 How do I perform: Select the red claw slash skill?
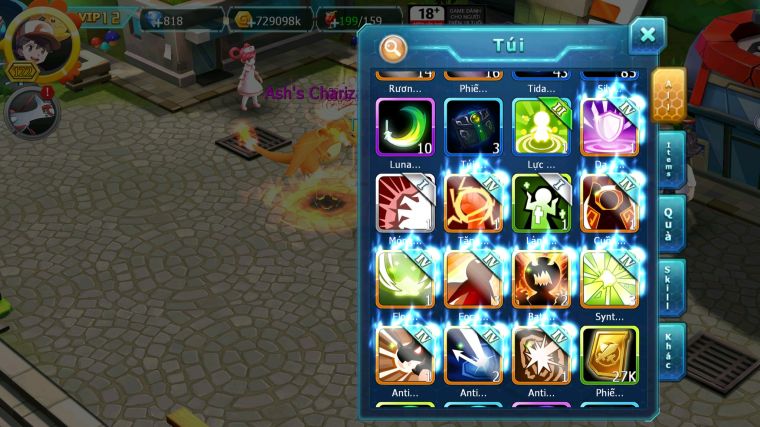point(405,203)
